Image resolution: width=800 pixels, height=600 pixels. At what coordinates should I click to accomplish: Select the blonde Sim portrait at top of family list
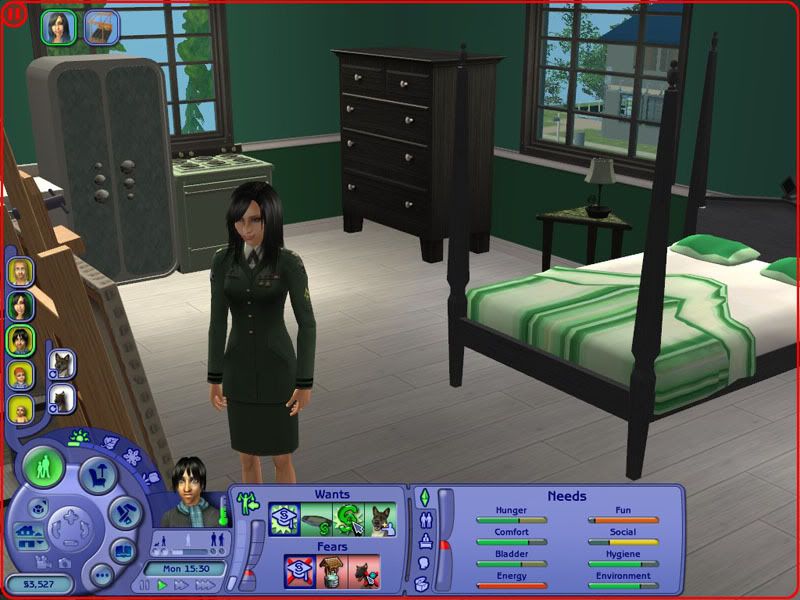click(x=20, y=272)
